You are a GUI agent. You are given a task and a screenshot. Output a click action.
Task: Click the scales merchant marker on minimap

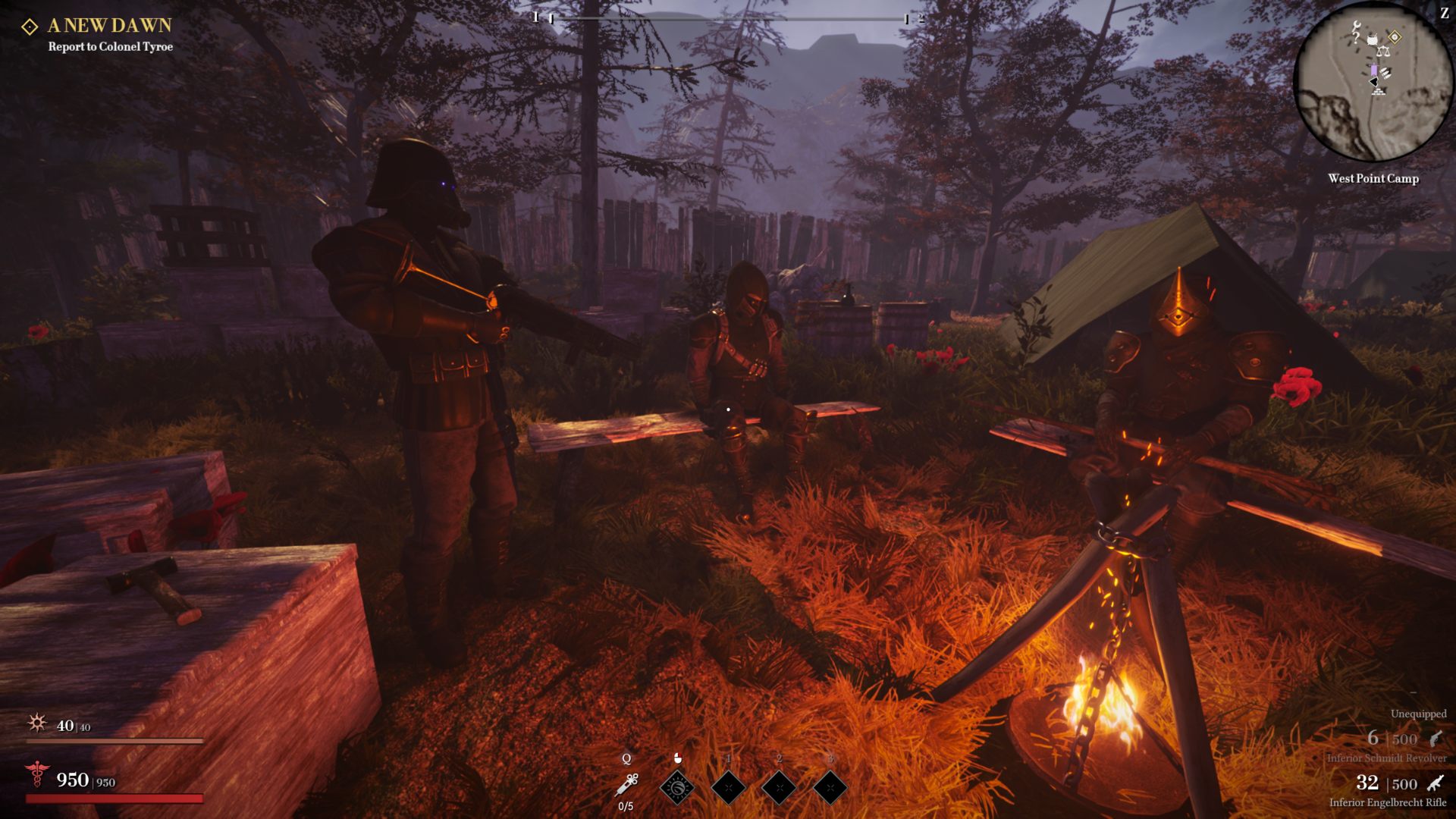[x=1382, y=52]
